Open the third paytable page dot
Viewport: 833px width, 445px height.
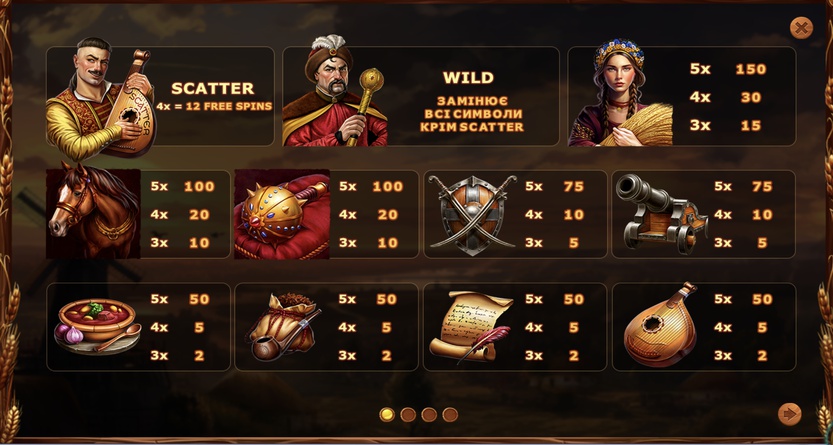[429, 414]
